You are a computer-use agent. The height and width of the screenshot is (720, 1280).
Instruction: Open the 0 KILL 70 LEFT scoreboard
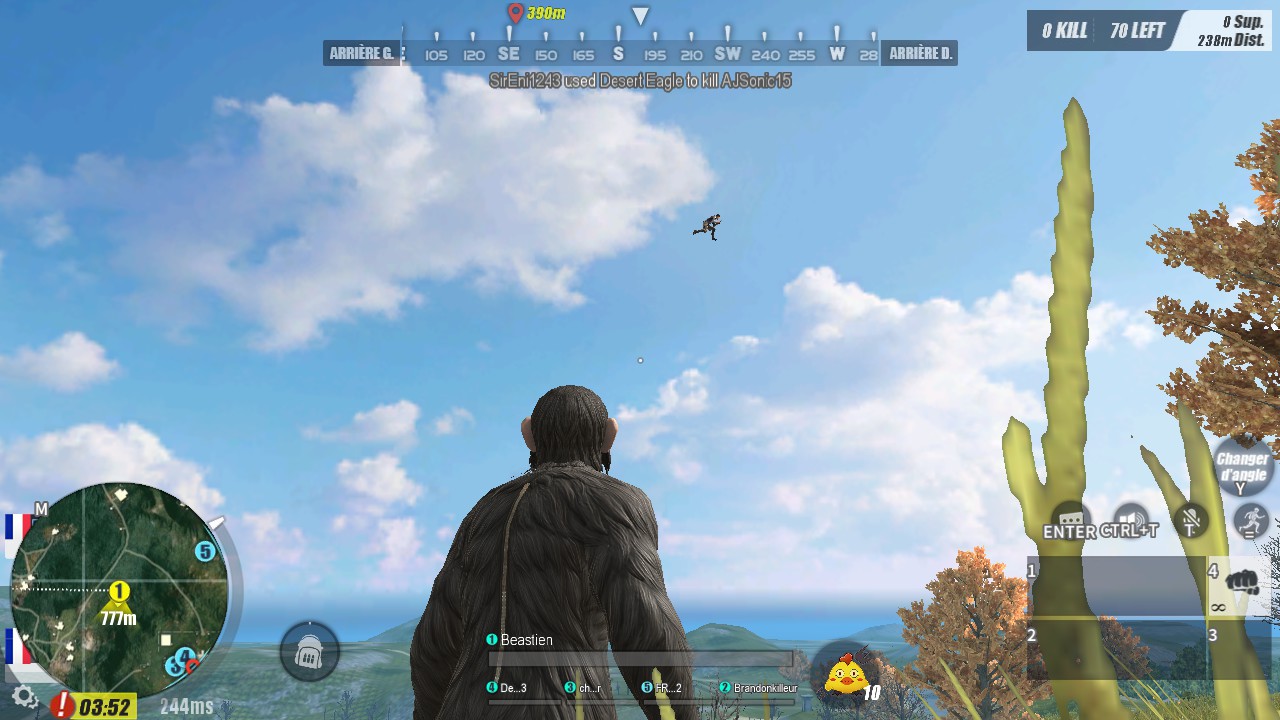1098,30
